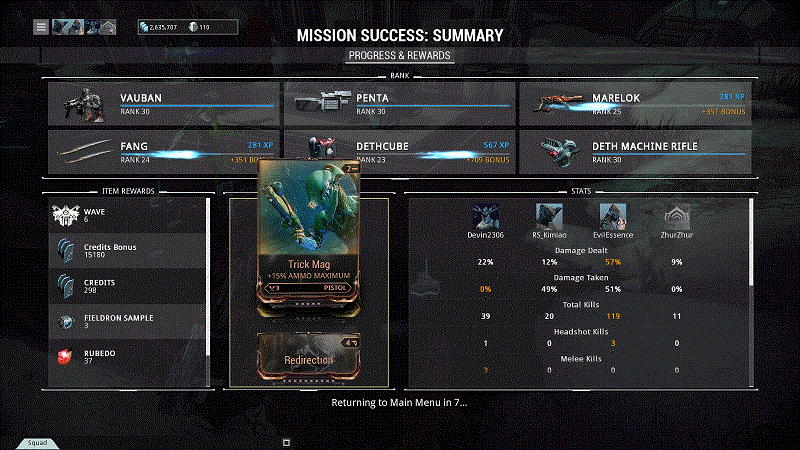Select the Credits Bonus reward row
The height and width of the screenshot is (450, 800).
[x=128, y=250]
